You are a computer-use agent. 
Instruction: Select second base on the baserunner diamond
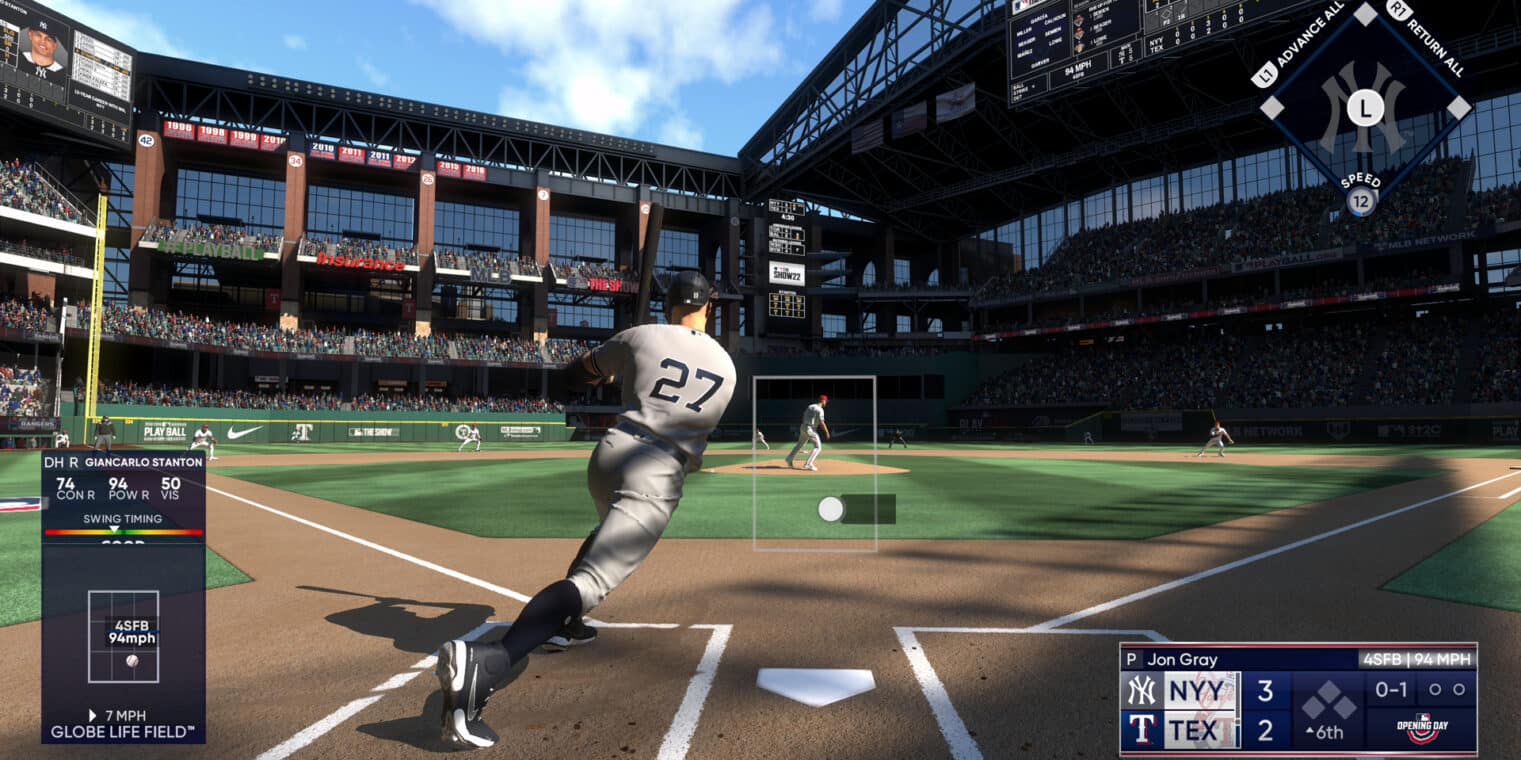tap(1365, 14)
